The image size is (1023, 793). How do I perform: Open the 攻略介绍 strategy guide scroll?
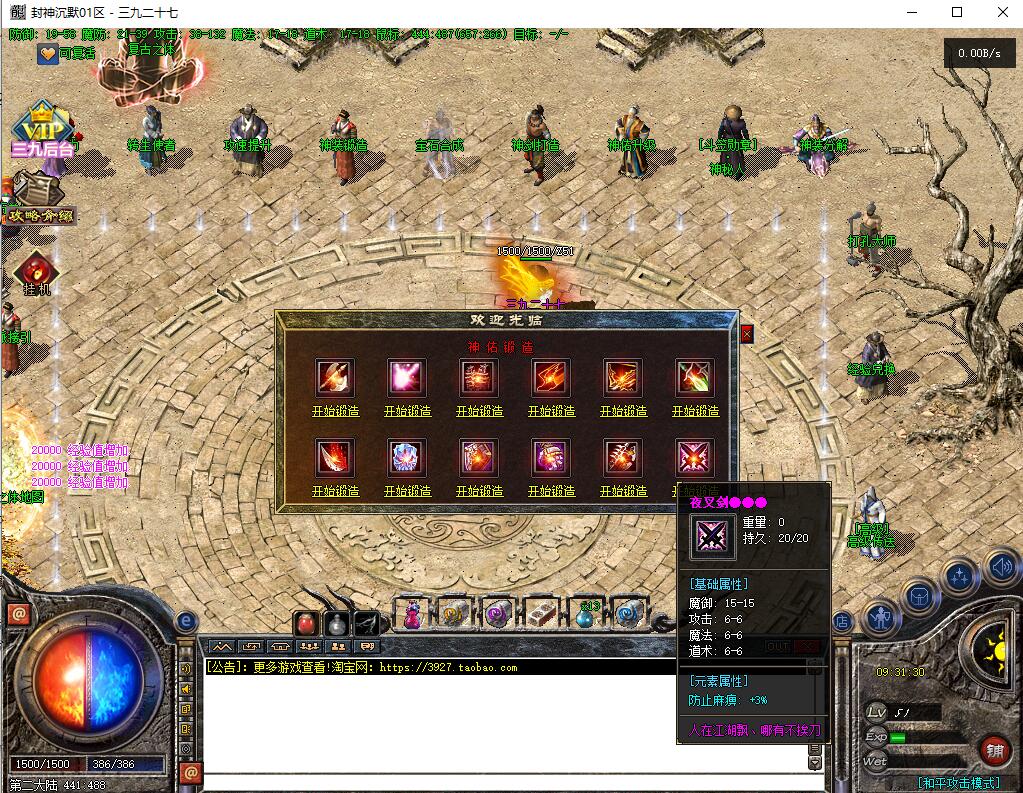(37, 198)
